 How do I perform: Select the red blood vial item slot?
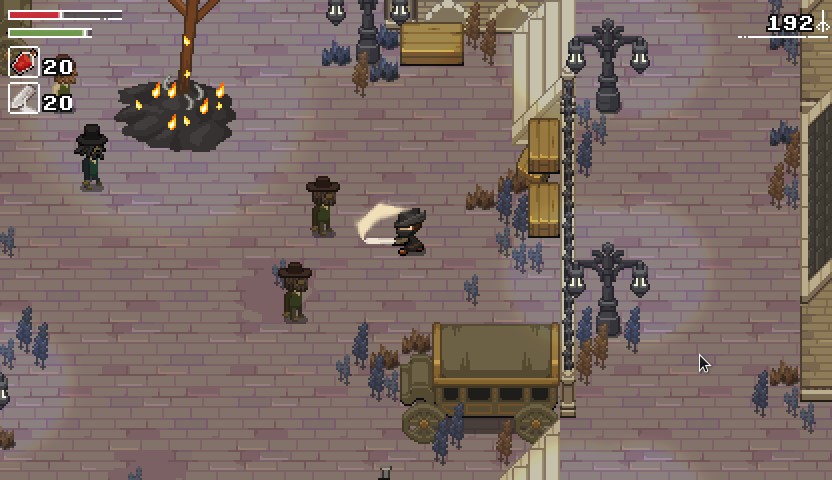click(24, 64)
